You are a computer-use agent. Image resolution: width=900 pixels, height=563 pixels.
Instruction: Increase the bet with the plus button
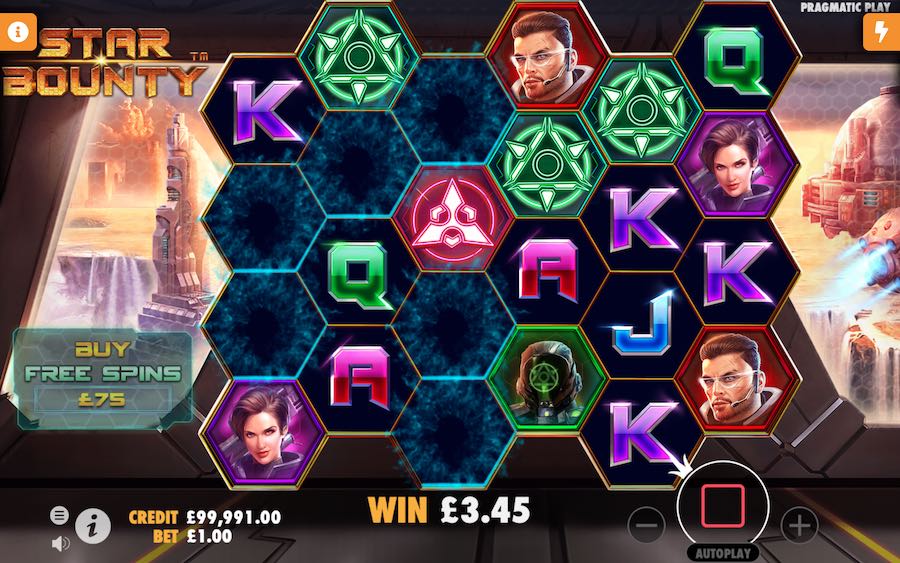798,523
